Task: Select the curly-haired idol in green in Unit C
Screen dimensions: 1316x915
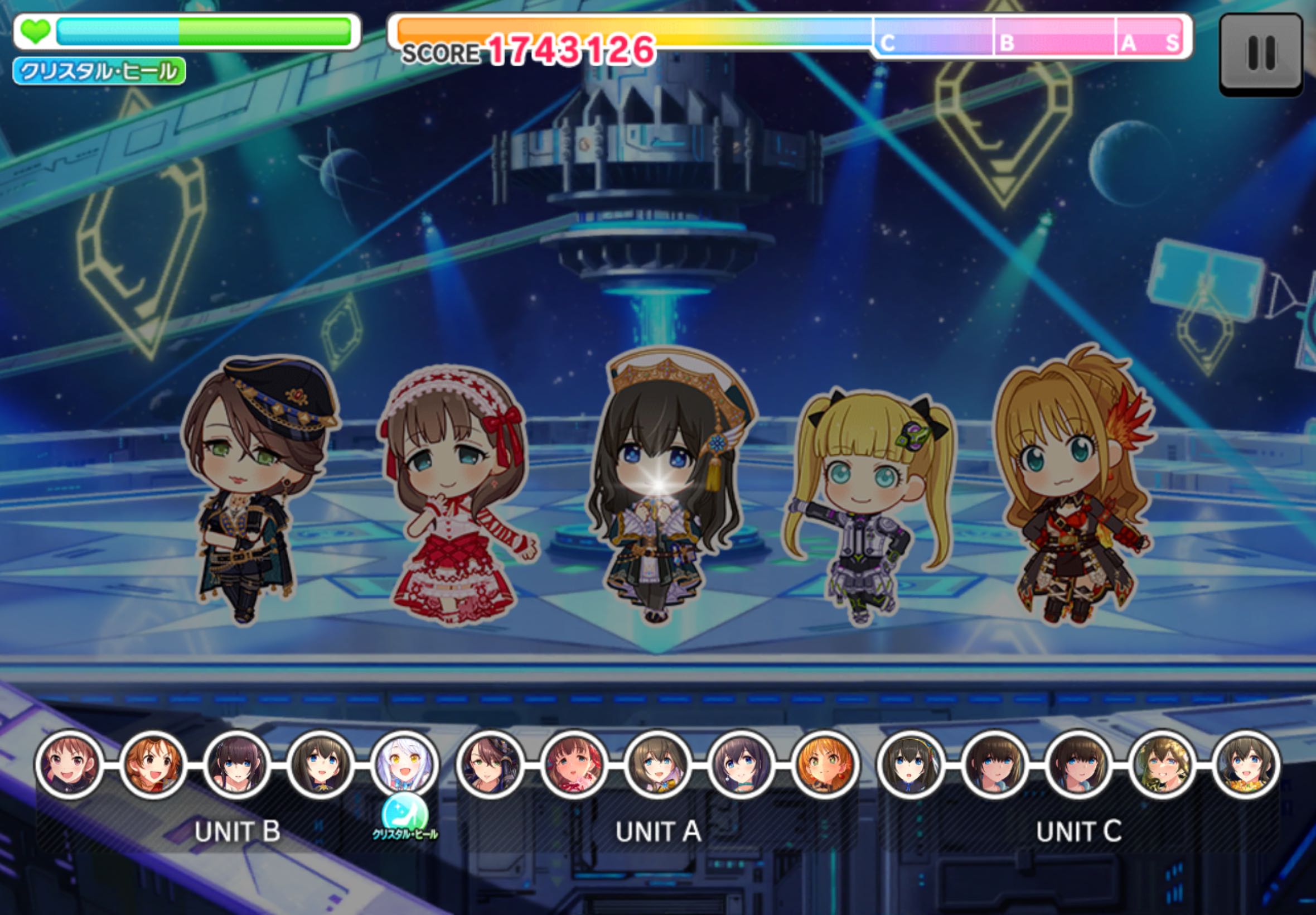Action: tap(1163, 765)
